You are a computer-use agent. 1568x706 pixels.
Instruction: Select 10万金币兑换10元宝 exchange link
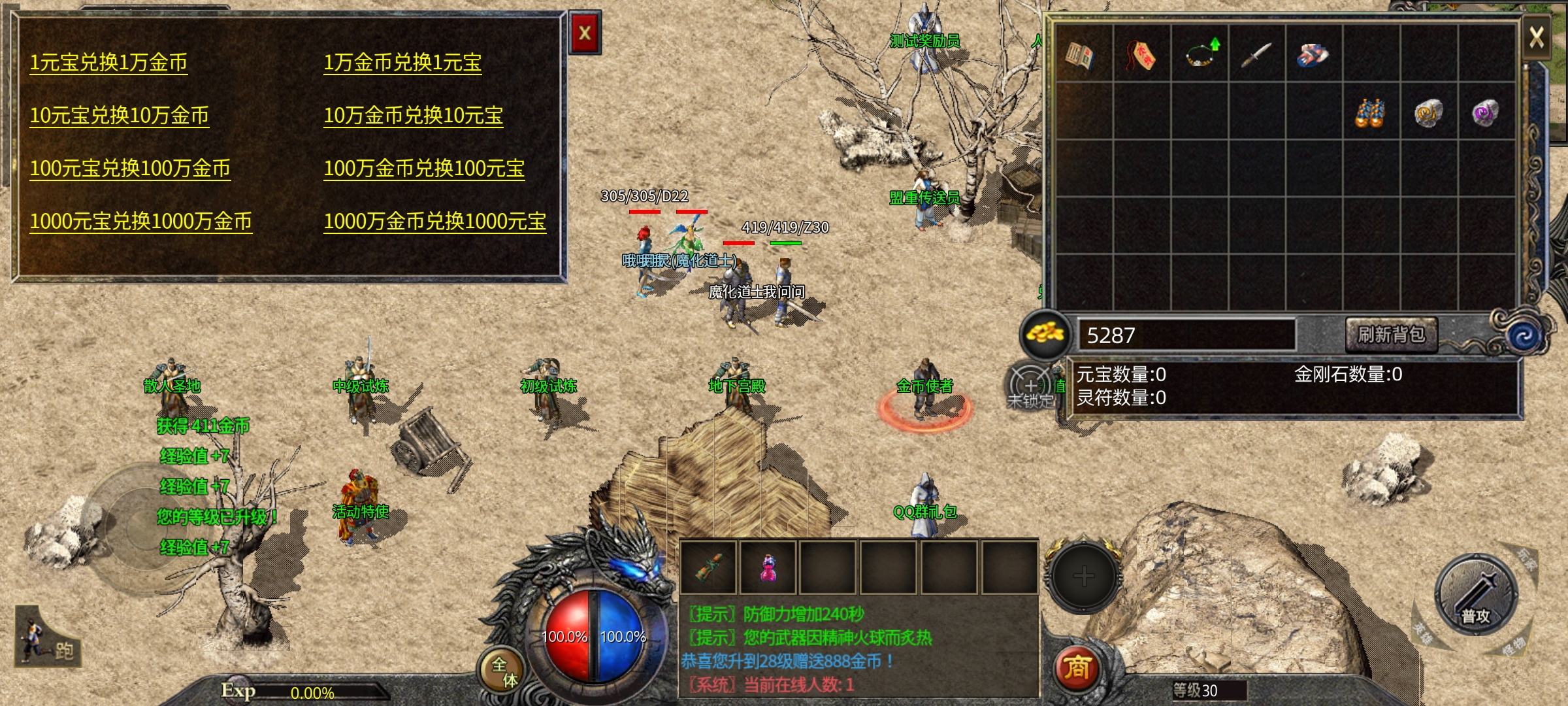pyautogui.click(x=413, y=116)
